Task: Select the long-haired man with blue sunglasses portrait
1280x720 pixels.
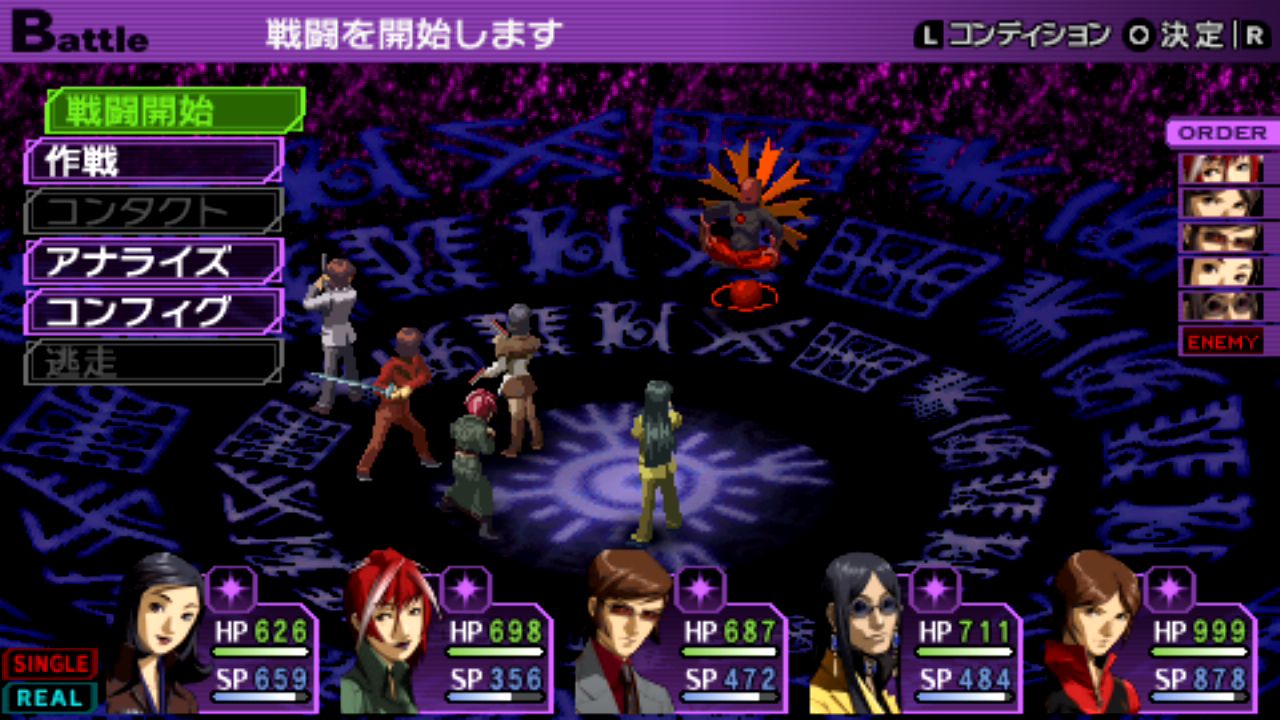Action: click(858, 635)
